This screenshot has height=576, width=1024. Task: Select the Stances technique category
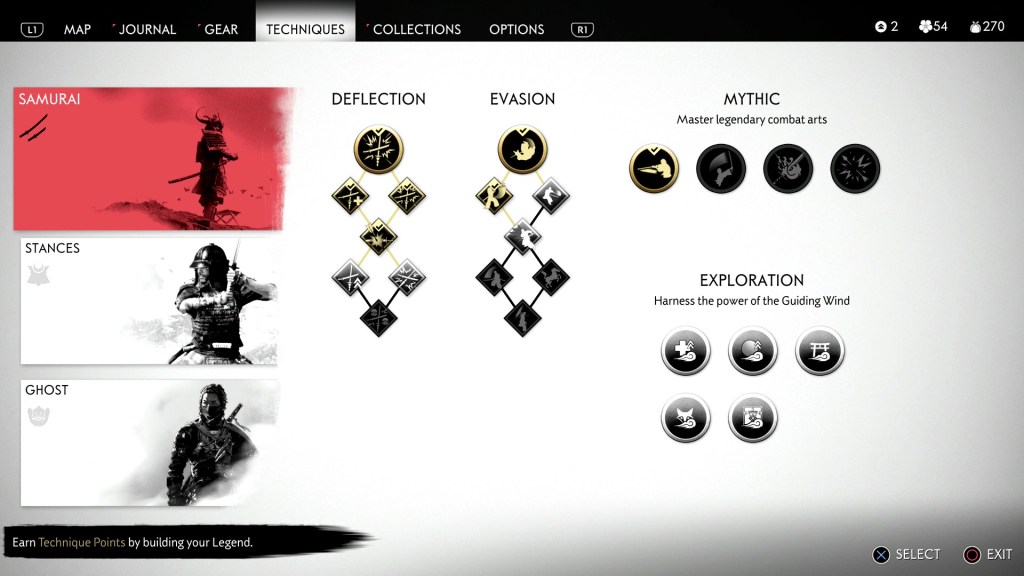(x=149, y=301)
